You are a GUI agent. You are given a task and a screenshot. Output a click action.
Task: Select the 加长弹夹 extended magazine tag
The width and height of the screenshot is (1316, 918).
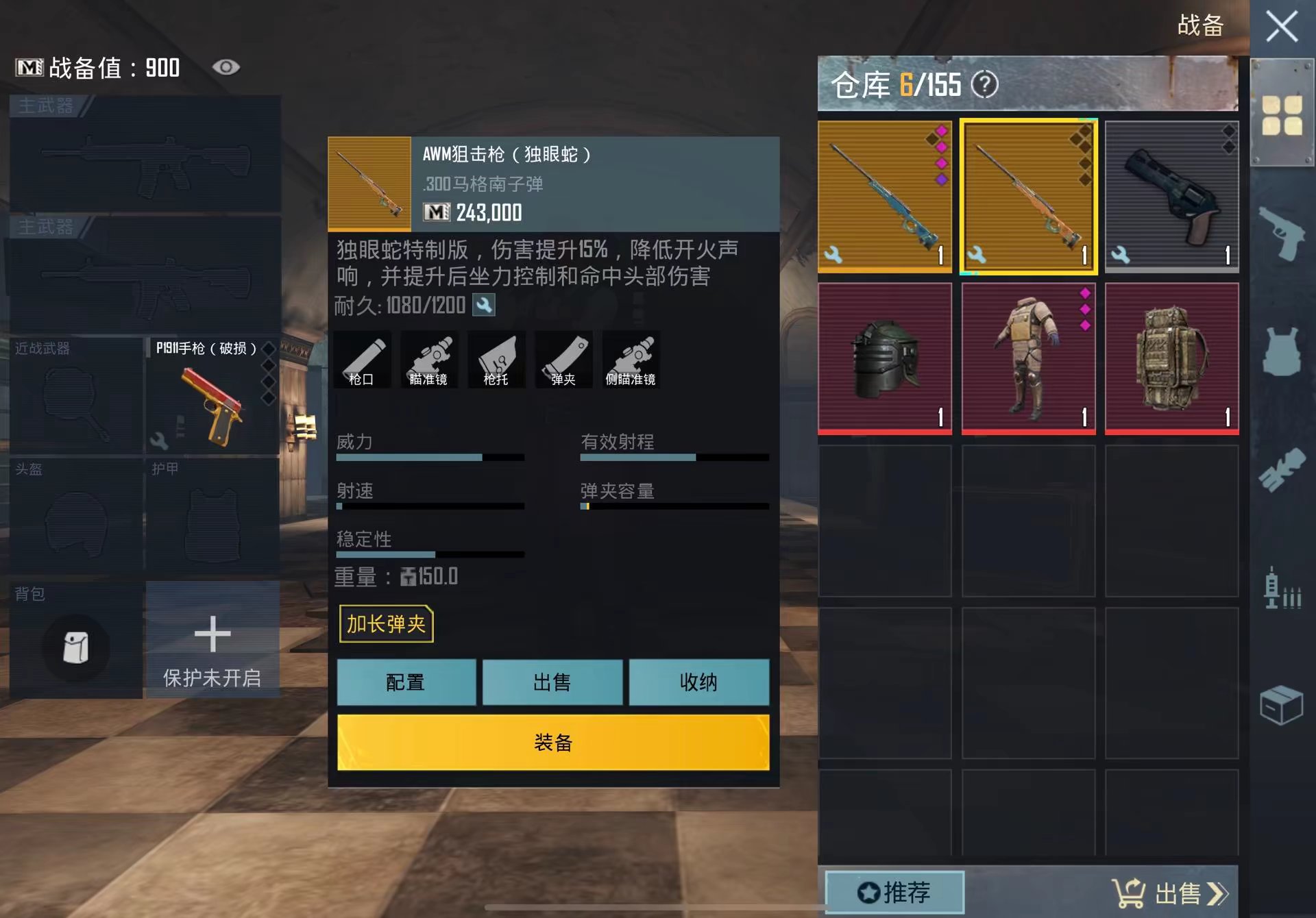[x=386, y=624]
